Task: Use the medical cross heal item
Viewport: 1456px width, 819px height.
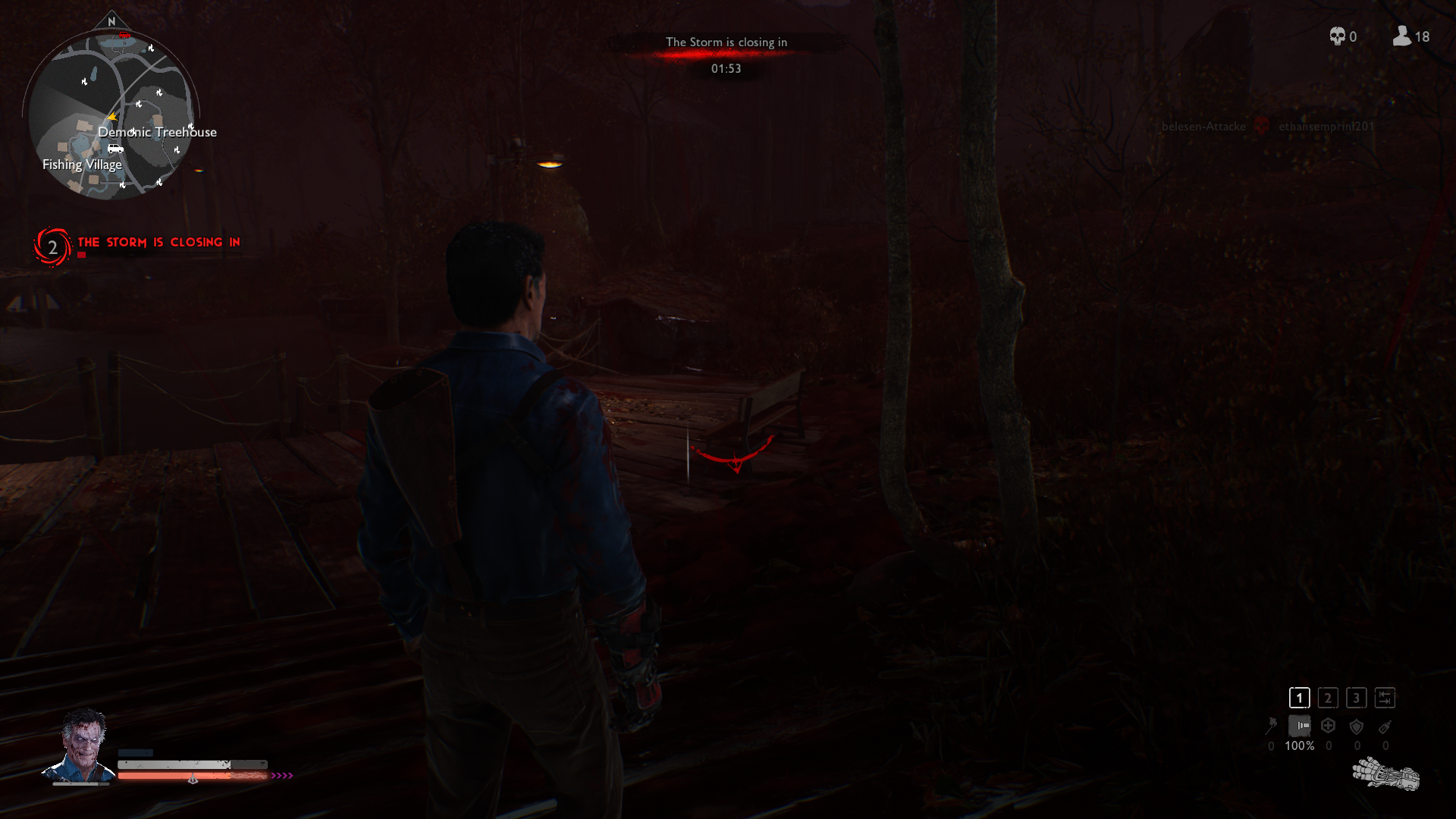Action: point(1328,726)
